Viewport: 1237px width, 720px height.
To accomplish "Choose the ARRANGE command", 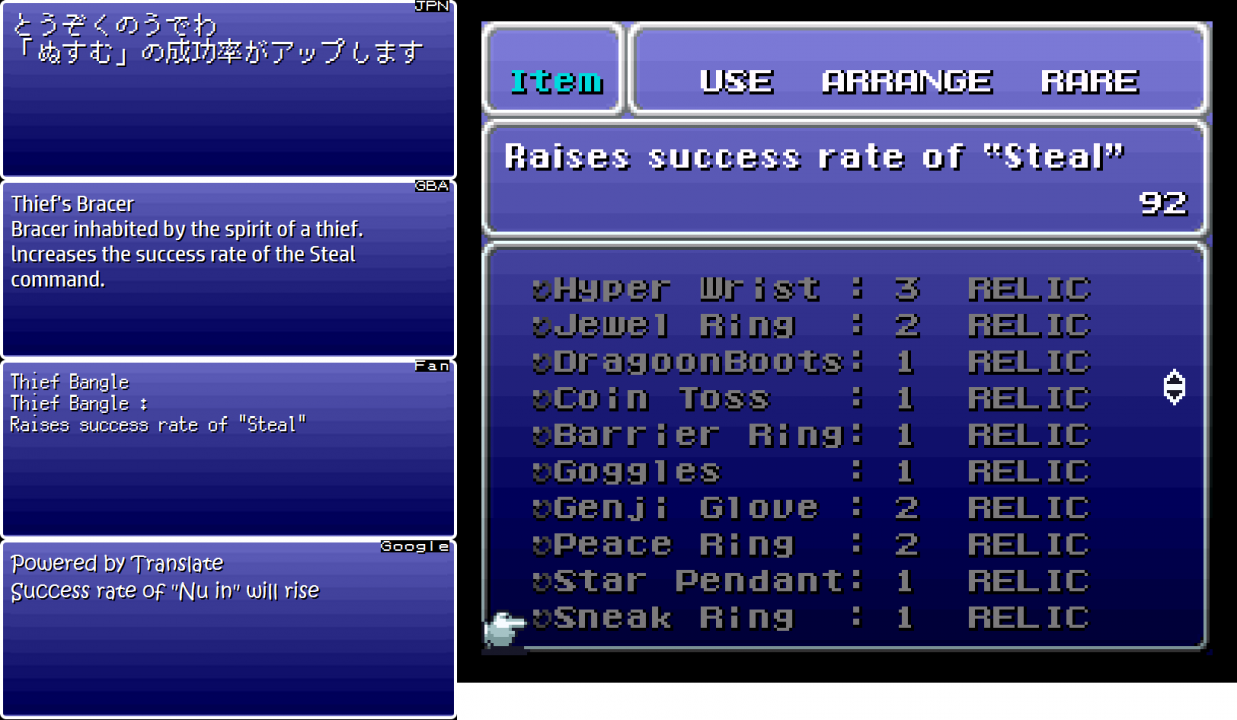I will tap(906, 81).
